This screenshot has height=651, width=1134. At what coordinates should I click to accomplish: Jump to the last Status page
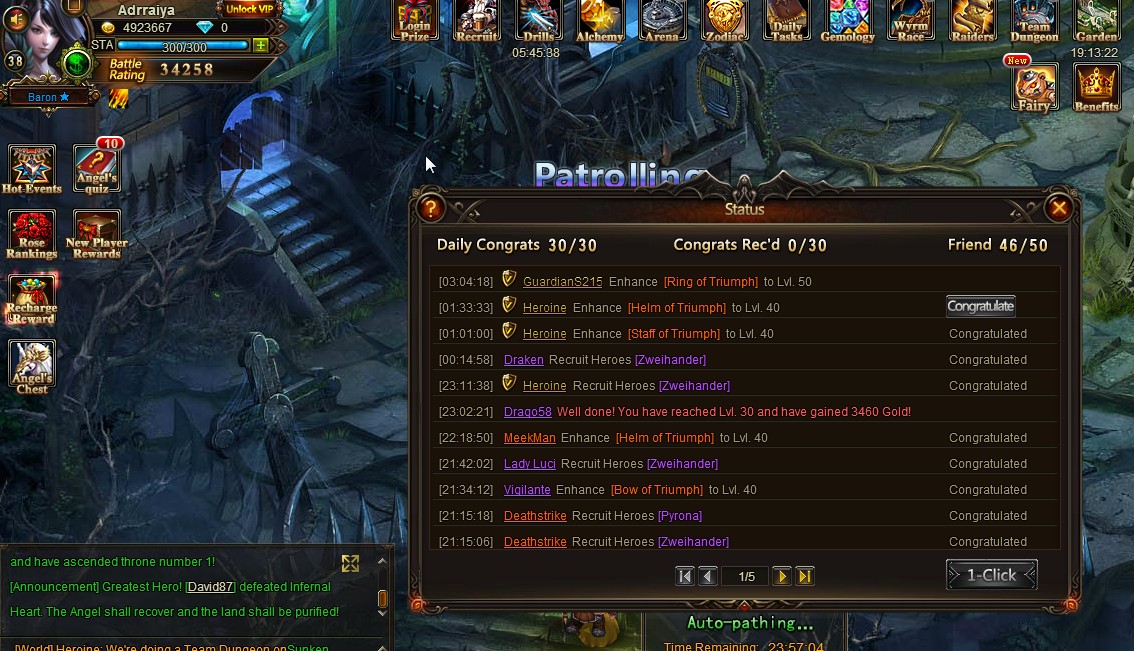click(805, 576)
